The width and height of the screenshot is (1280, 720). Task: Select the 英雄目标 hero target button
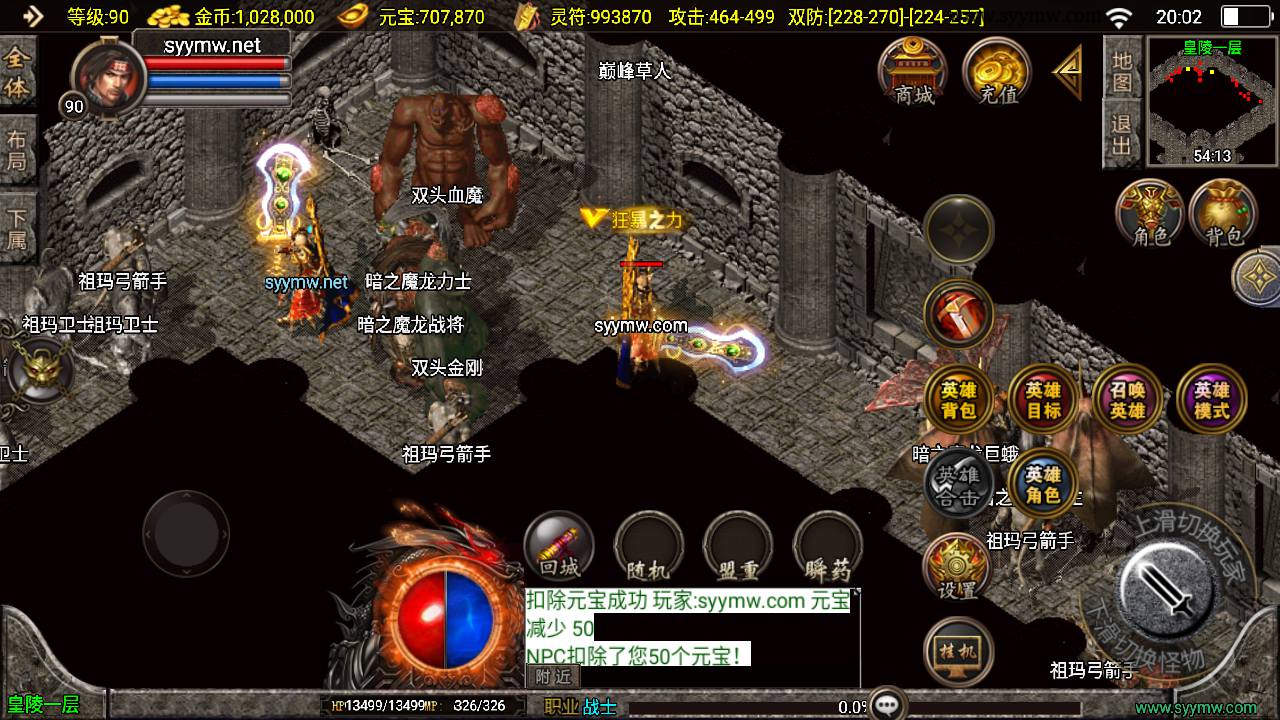tap(1042, 400)
